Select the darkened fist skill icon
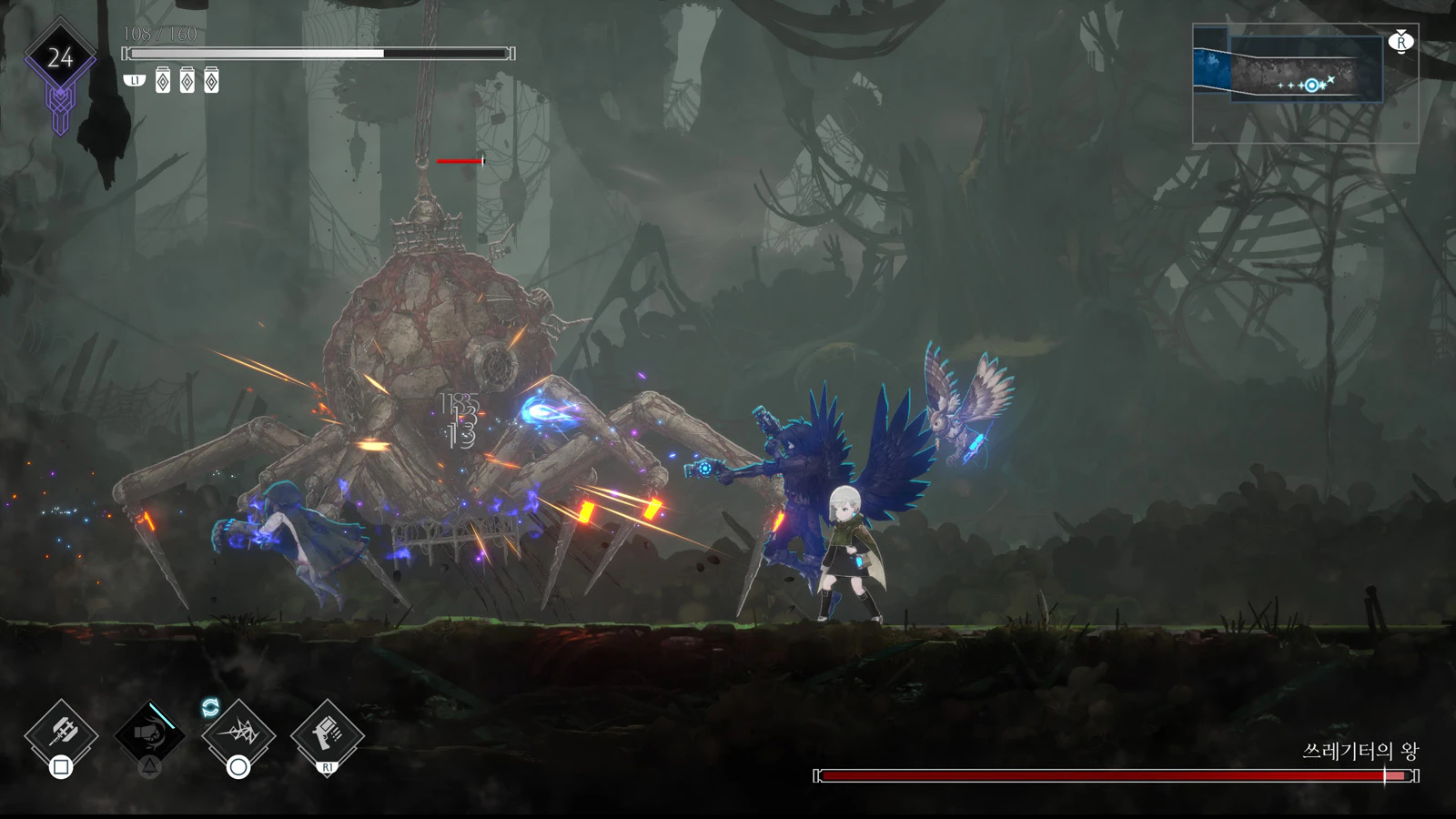This screenshot has height=819, width=1456. [x=149, y=733]
